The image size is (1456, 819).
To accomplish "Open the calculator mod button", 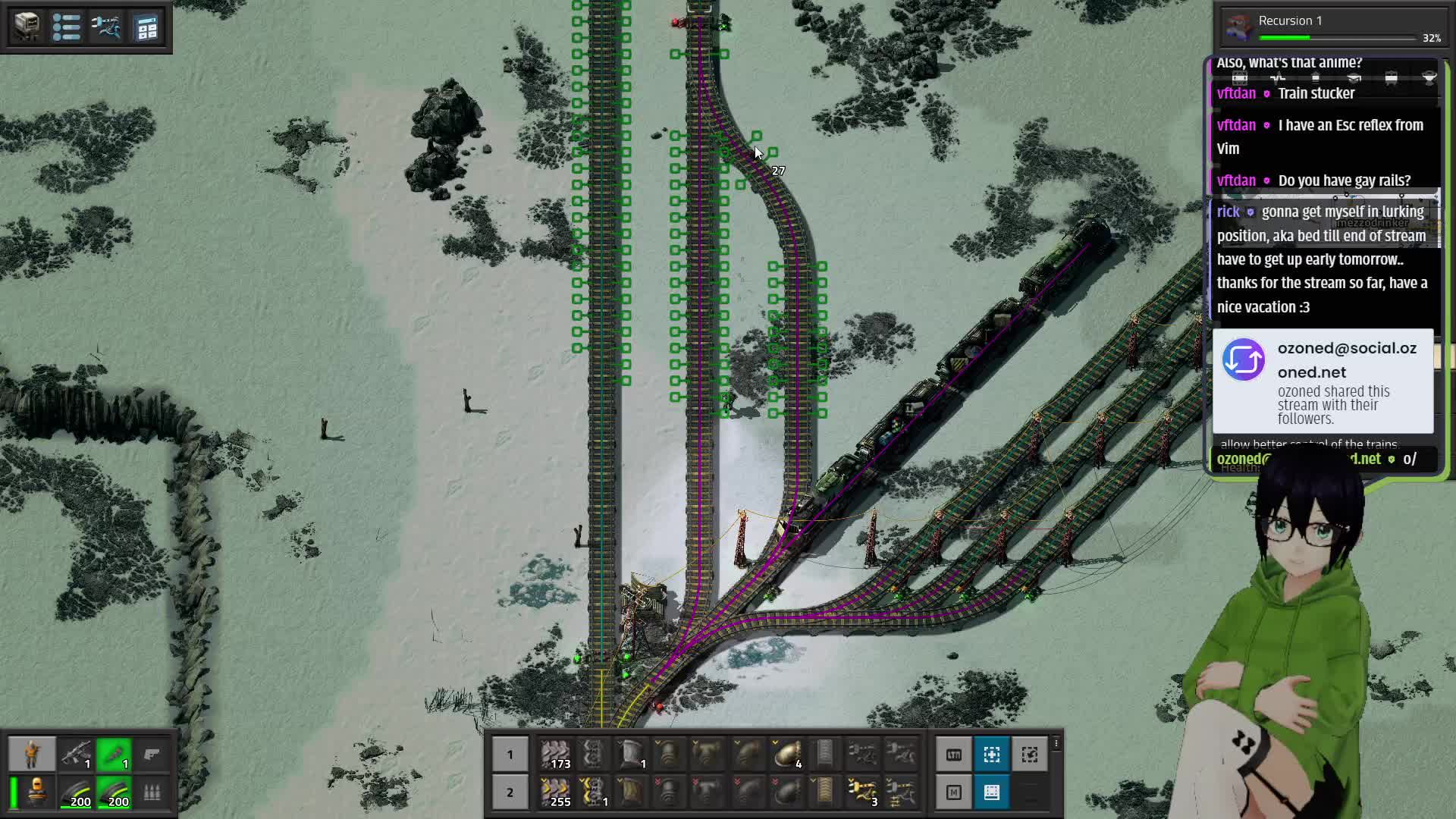I will click(x=146, y=28).
